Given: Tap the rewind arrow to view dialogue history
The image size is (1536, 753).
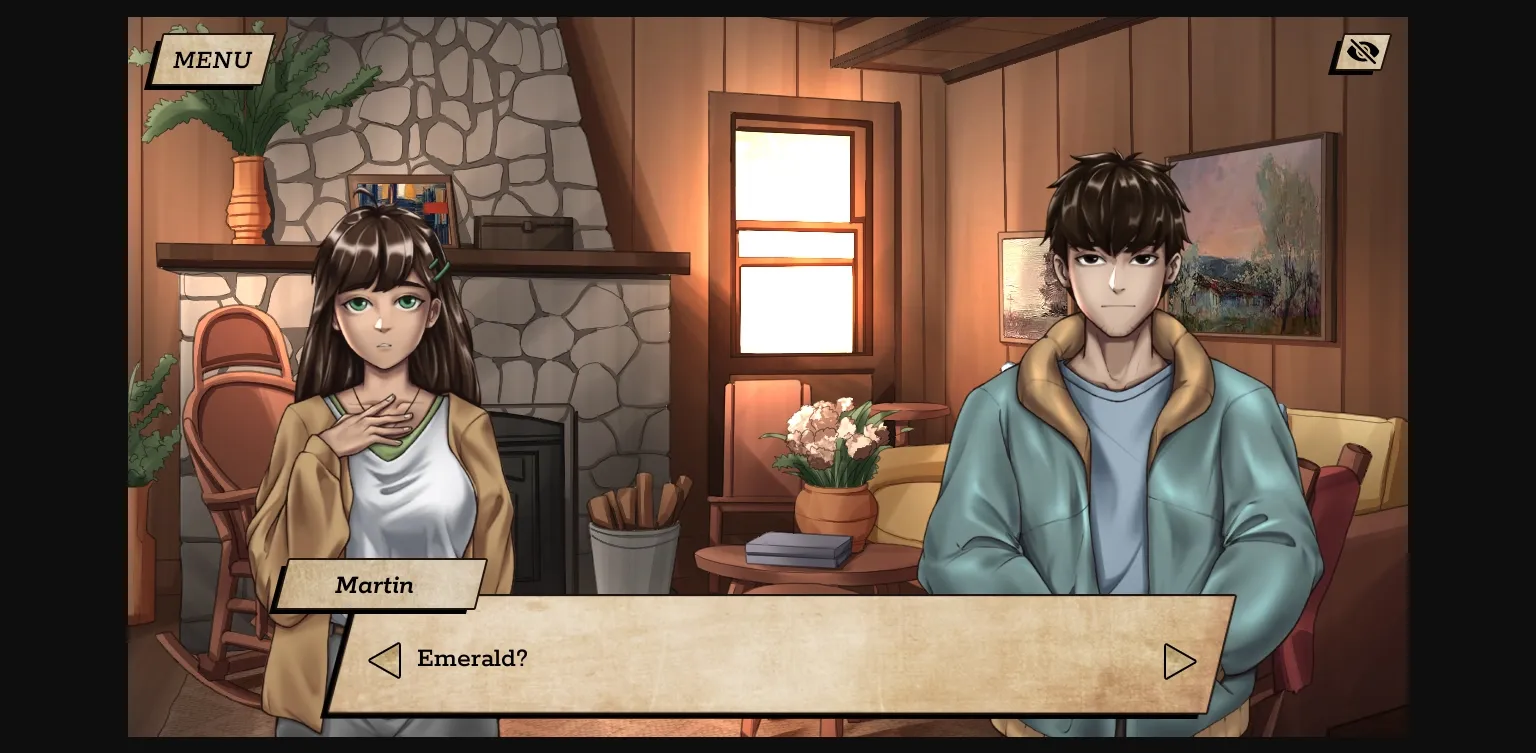Looking at the screenshot, I should pyautogui.click(x=386, y=660).
